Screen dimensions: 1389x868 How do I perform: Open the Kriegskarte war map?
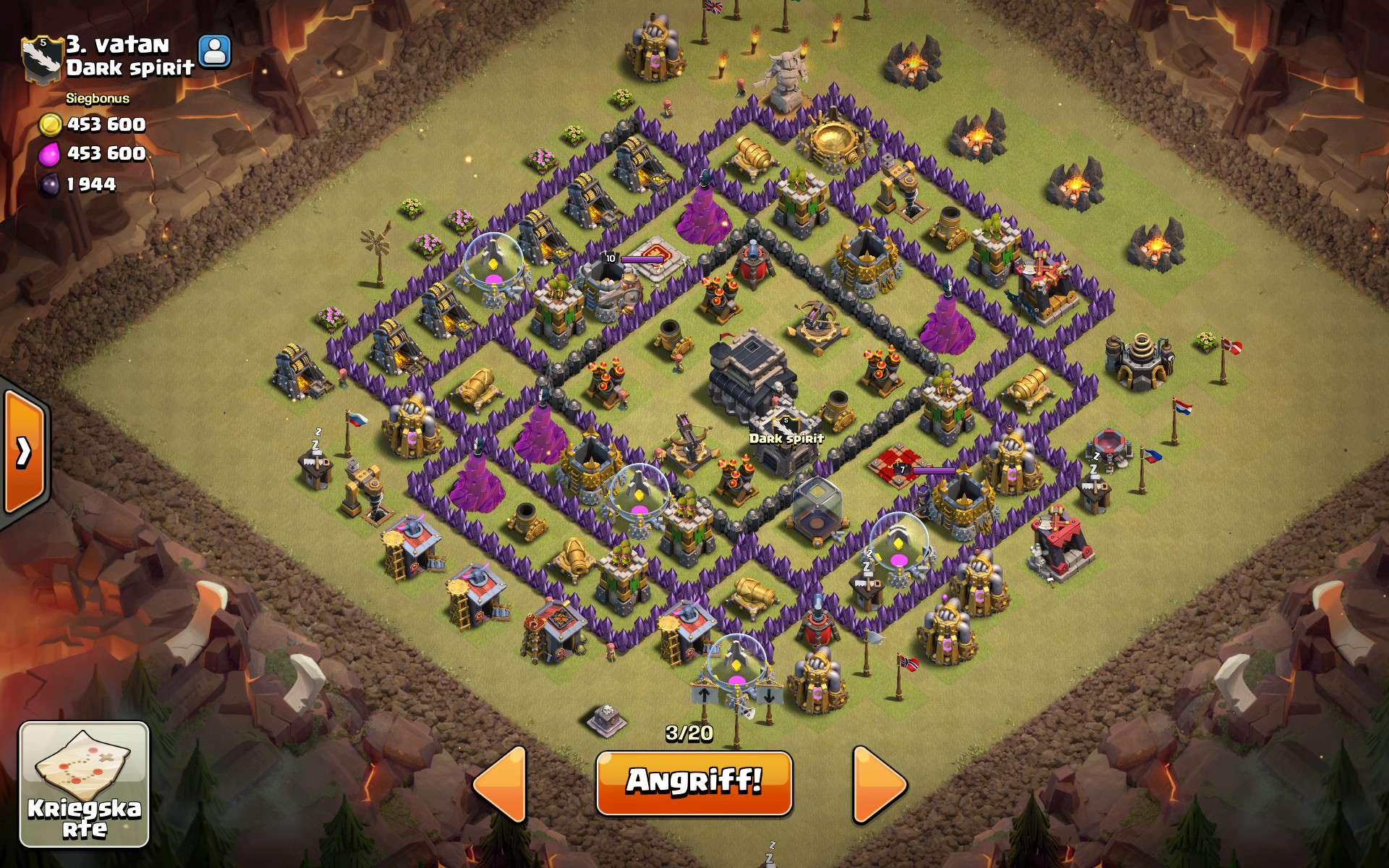click(x=84, y=784)
